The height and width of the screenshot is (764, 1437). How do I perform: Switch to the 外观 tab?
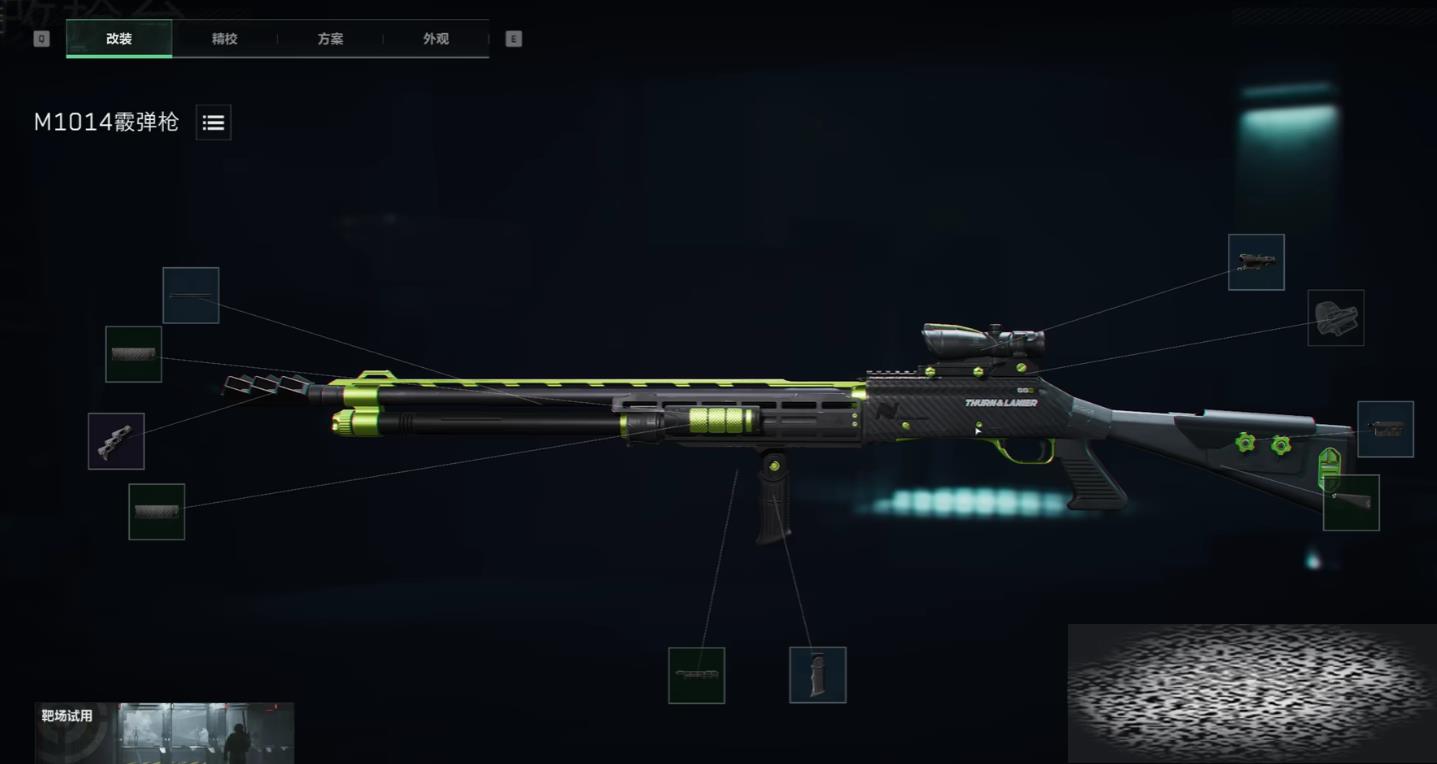(436, 39)
